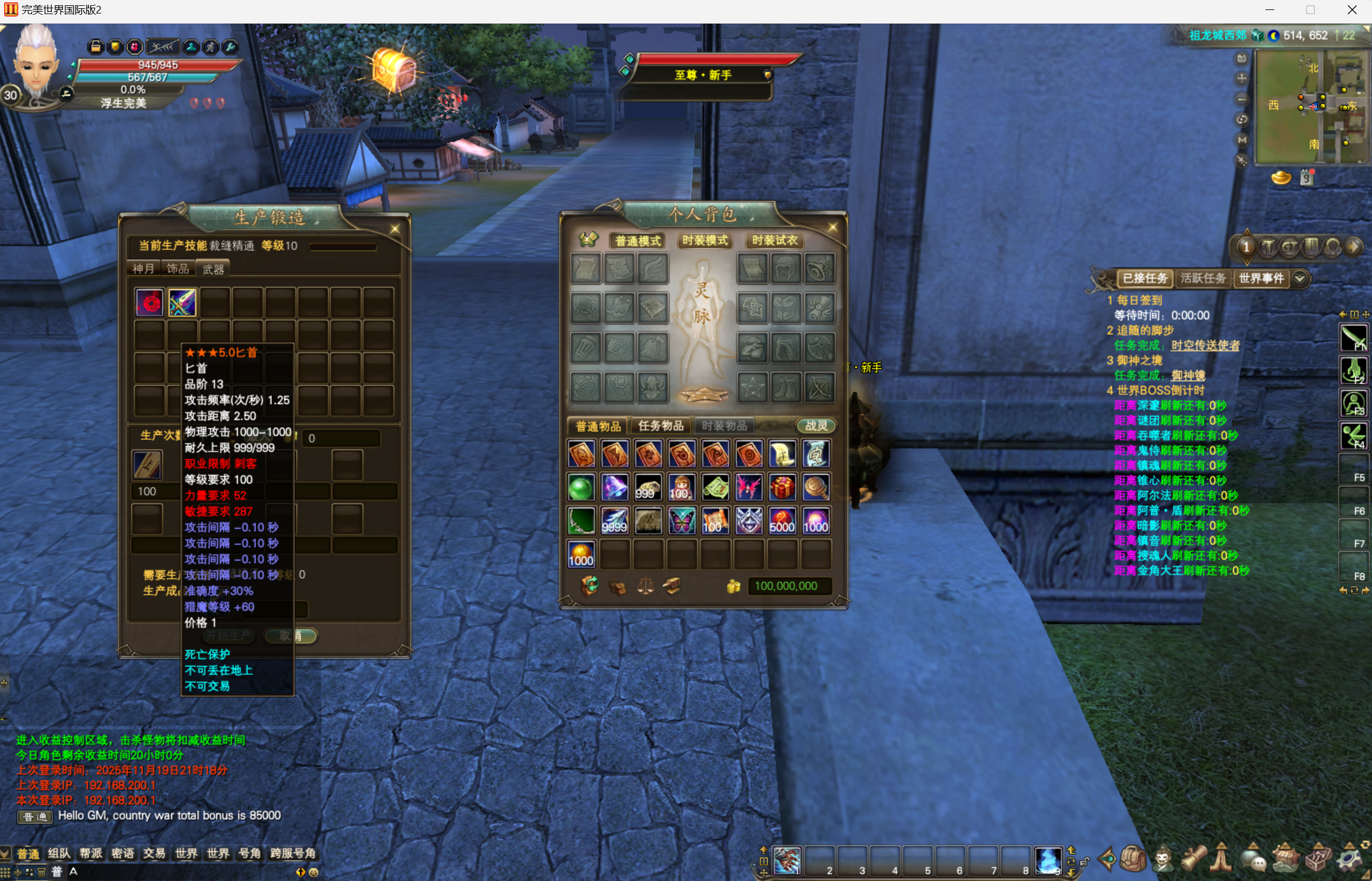Image resolution: width=1372 pixels, height=881 pixels.
Task: Open the 饰品 crafting tab
Action: (x=178, y=269)
